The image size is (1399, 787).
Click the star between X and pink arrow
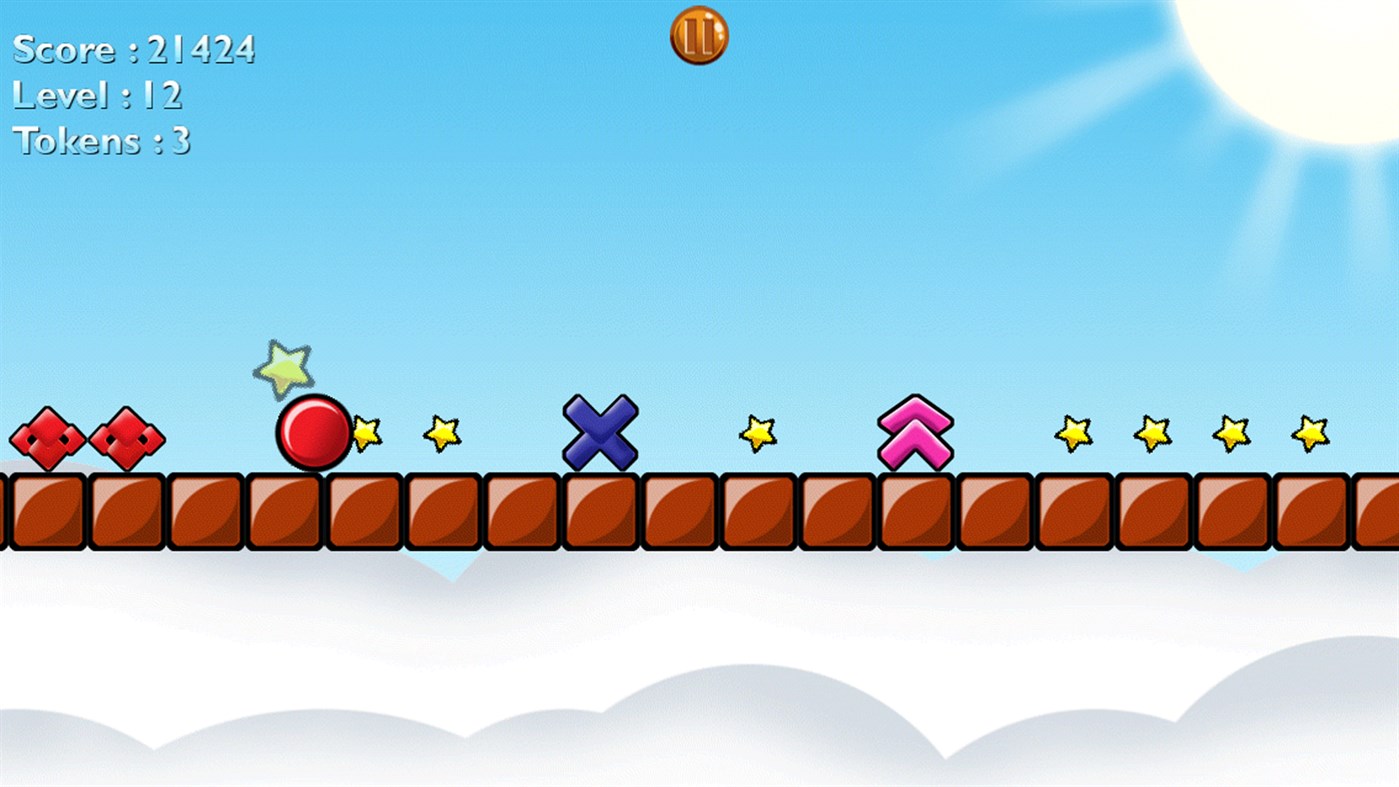coord(757,435)
